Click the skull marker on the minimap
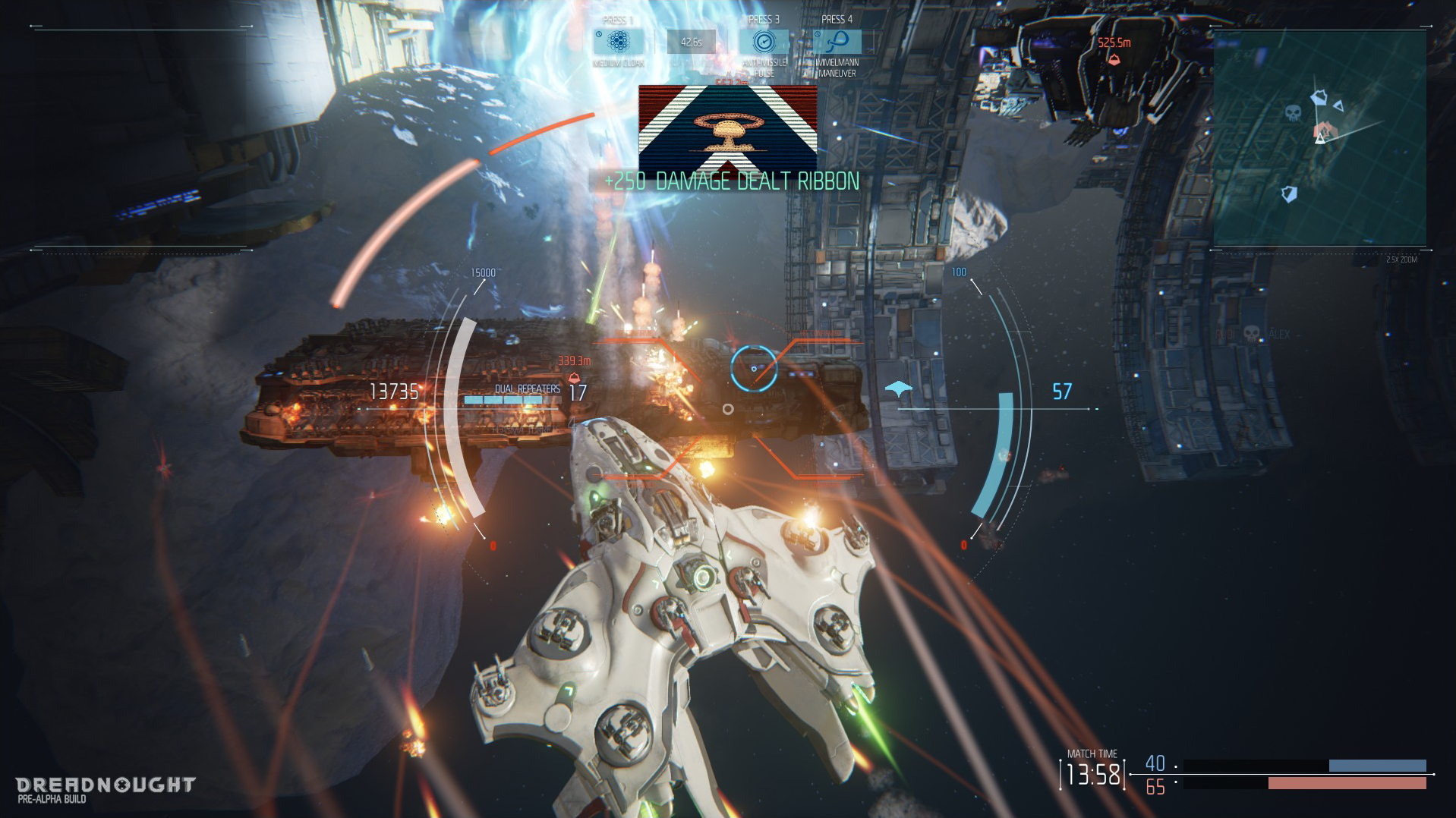Screen dimensions: 1456x818 [x=1292, y=113]
